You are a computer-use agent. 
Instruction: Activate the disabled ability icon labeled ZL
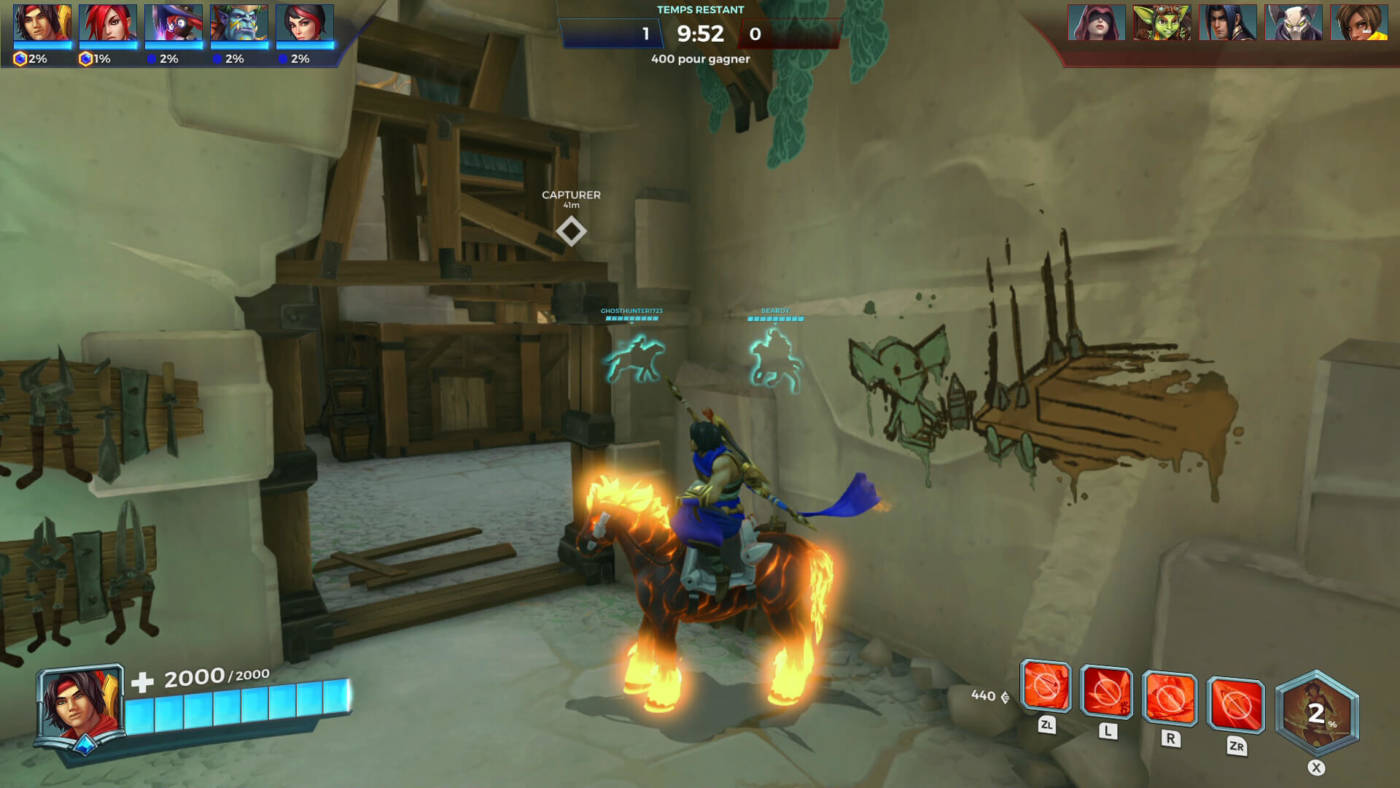pos(1046,688)
